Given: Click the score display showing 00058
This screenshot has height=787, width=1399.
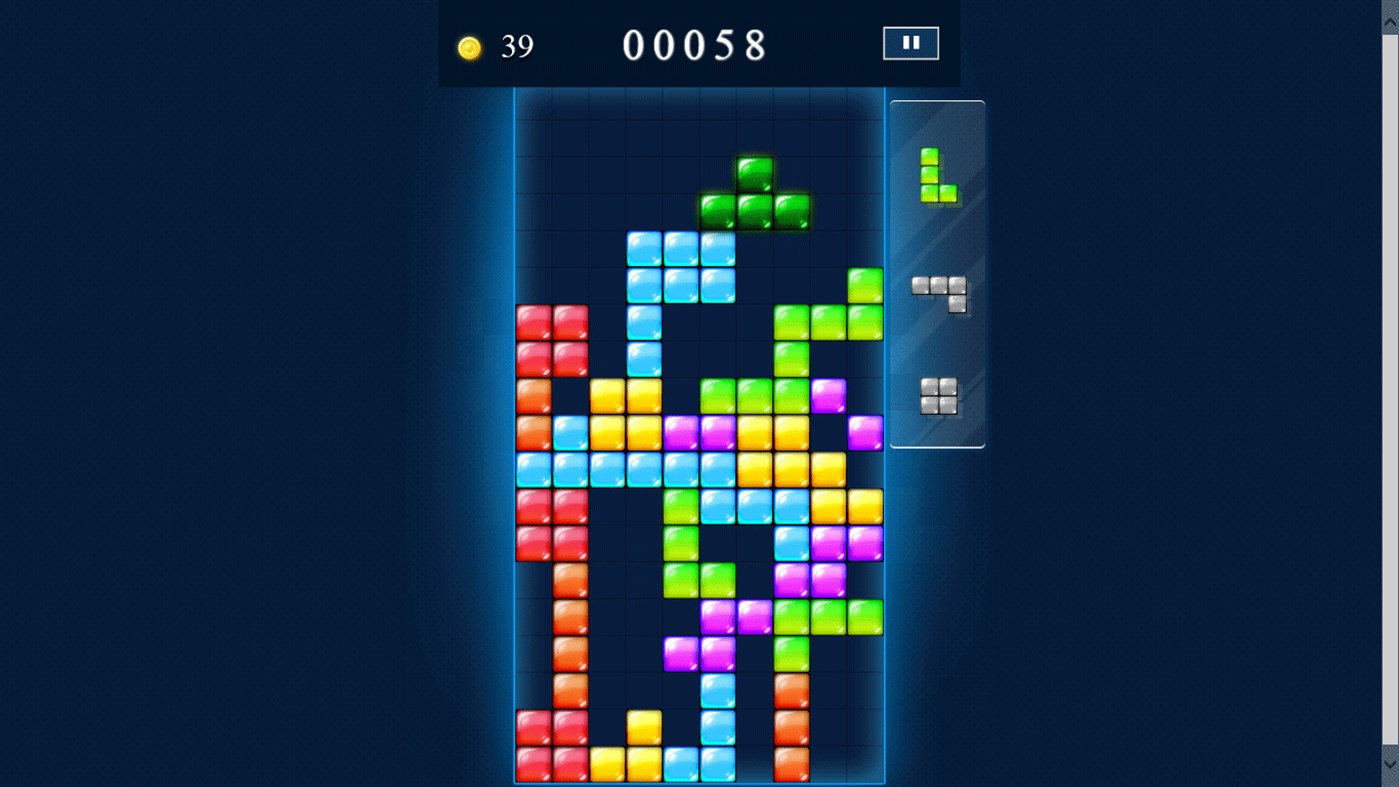Looking at the screenshot, I should coord(695,45).
